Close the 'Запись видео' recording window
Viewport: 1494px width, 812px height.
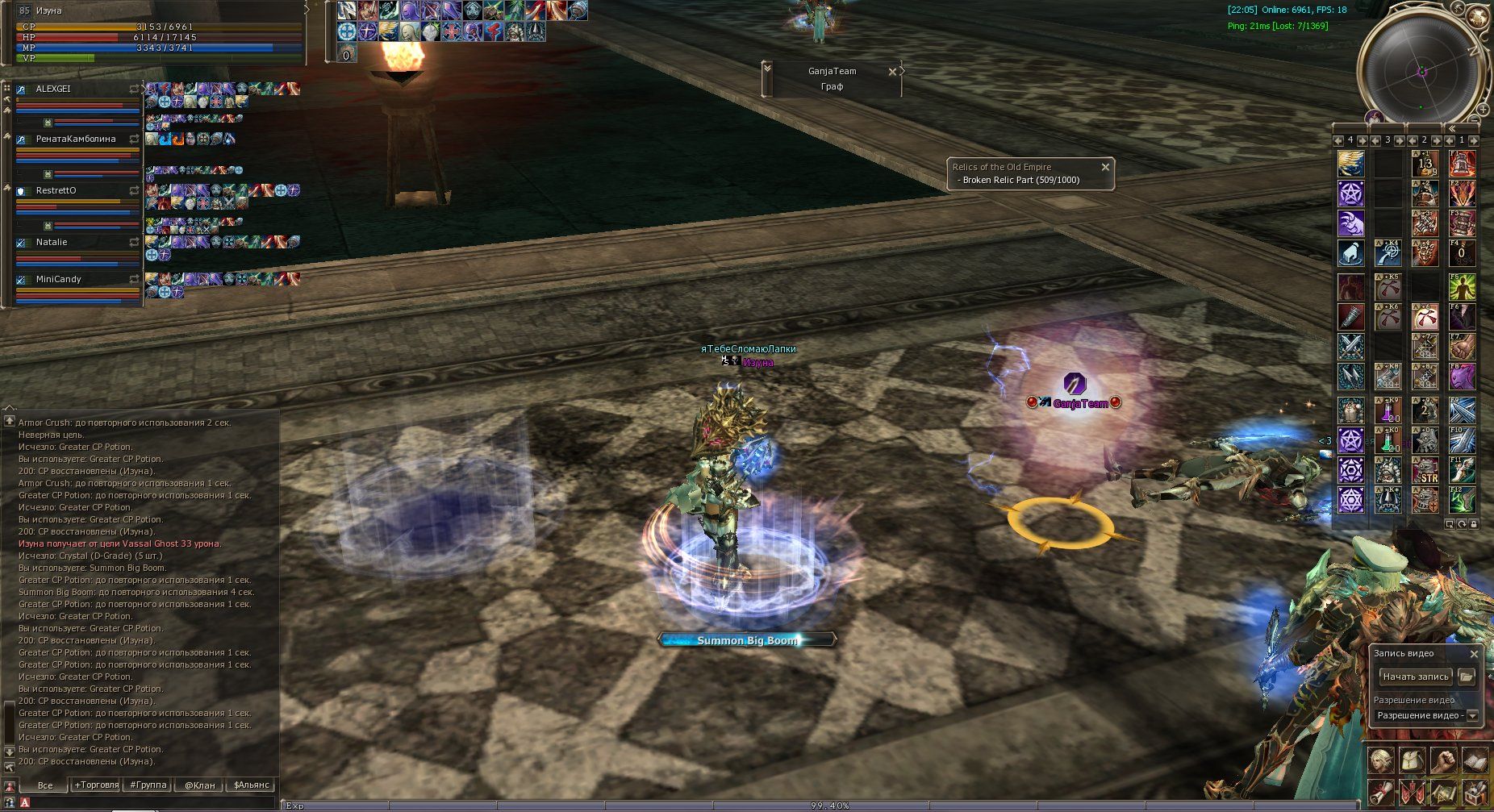(1474, 654)
